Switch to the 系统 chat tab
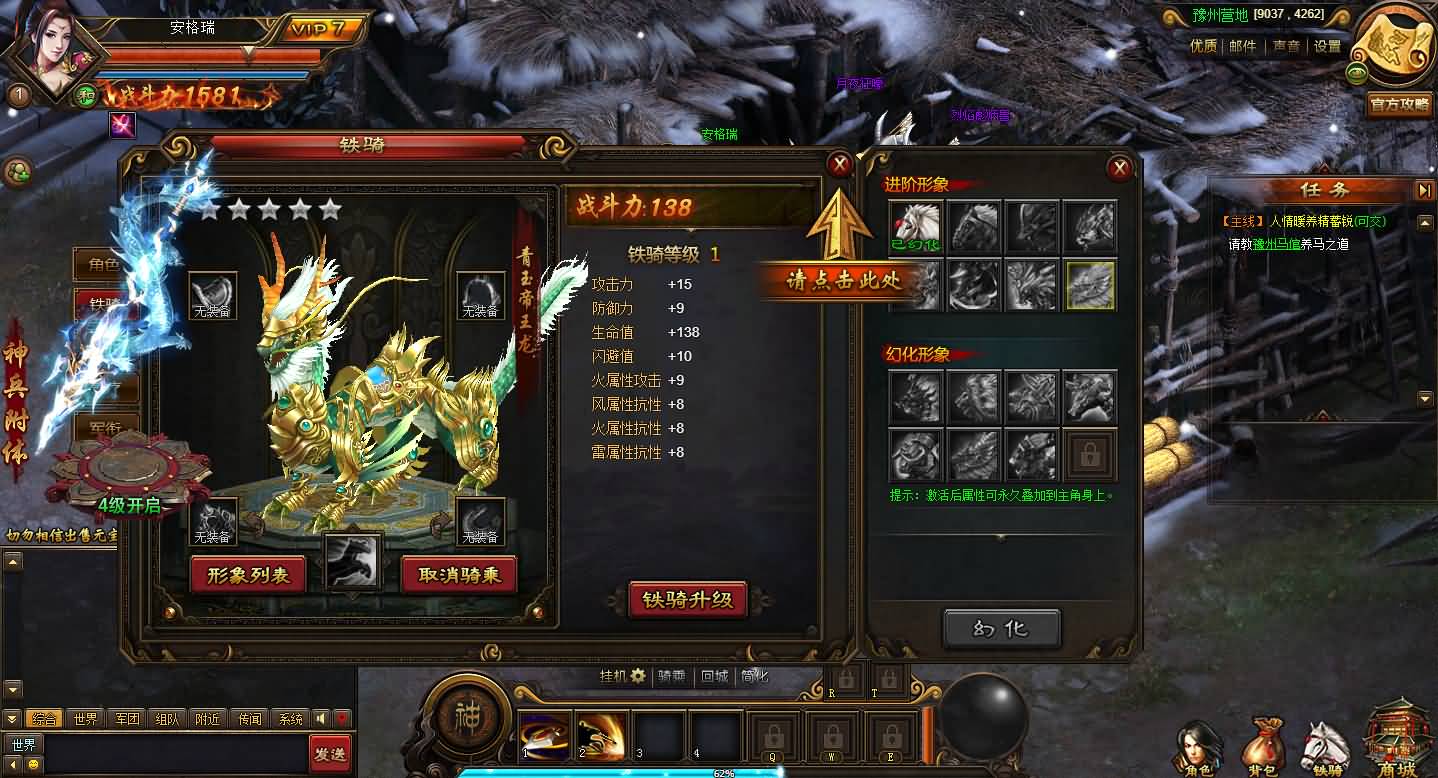The height and width of the screenshot is (778, 1438). 292,719
